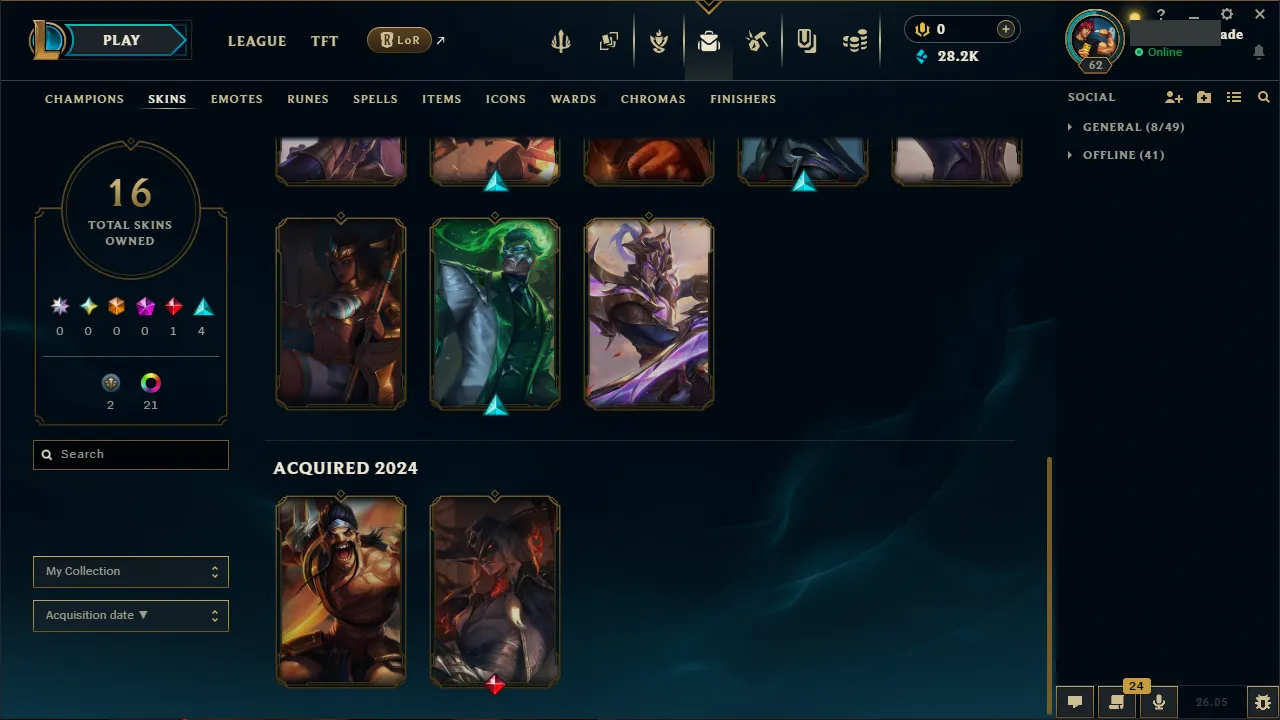Open Hextech Loot via the pickaxe icon
1280x720 pixels.
click(x=757, y=40)
